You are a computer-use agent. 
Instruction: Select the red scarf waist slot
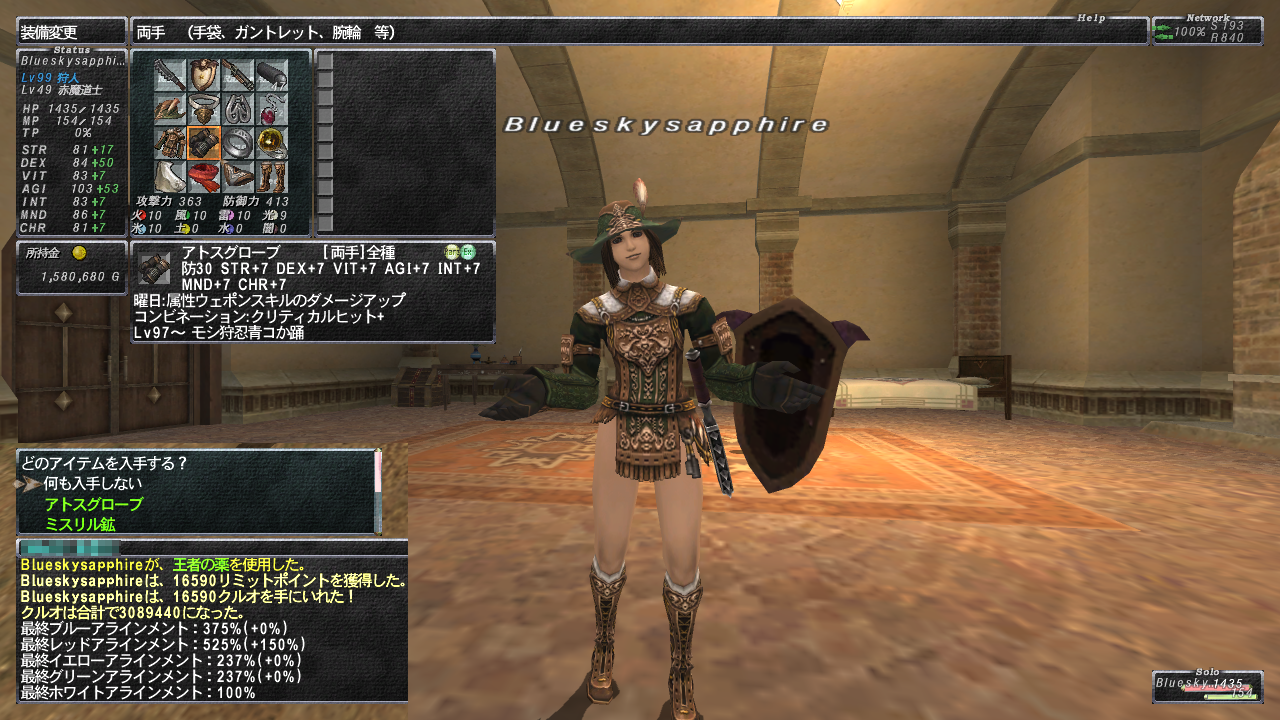(x=204, y=177)
